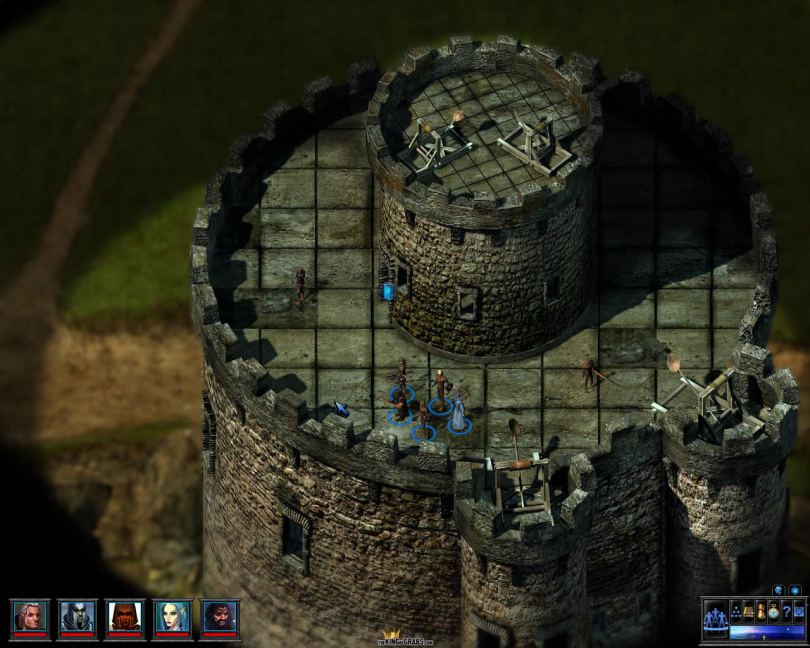The width and height of the screenshot is (810, 648).
Task: Open help with the question mark icon
Action: (x=787, y=611)
